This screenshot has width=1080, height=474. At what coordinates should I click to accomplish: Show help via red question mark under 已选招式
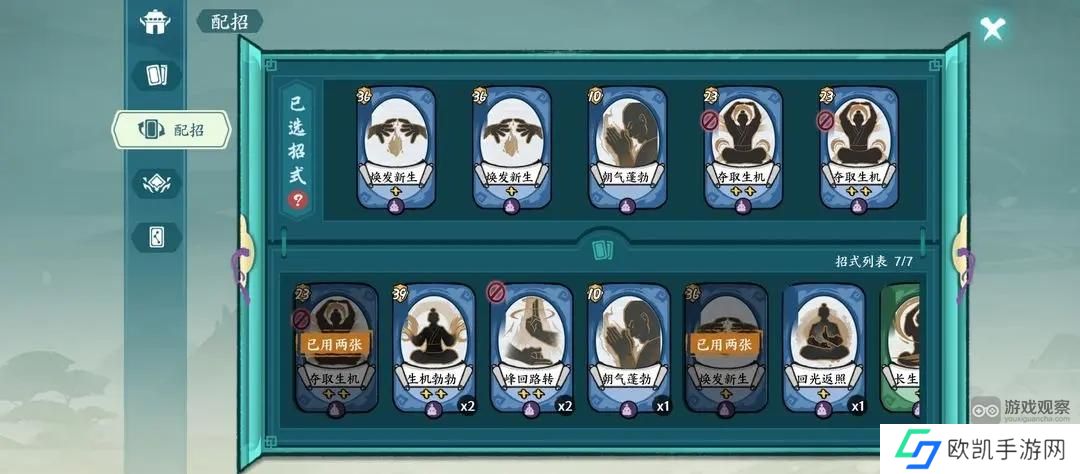tap(298, 199)
